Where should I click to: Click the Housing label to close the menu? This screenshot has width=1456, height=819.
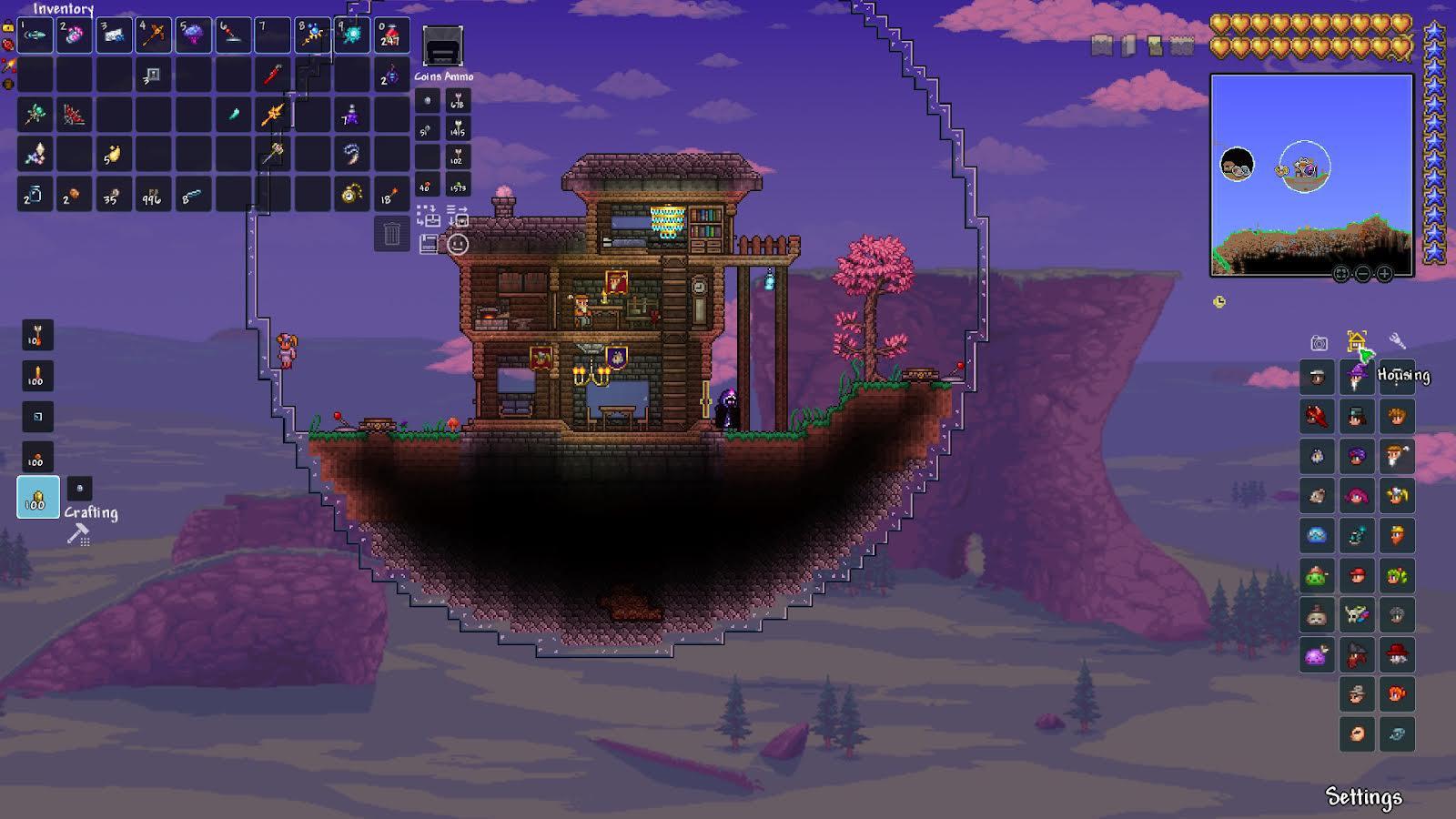point(1404,374)
